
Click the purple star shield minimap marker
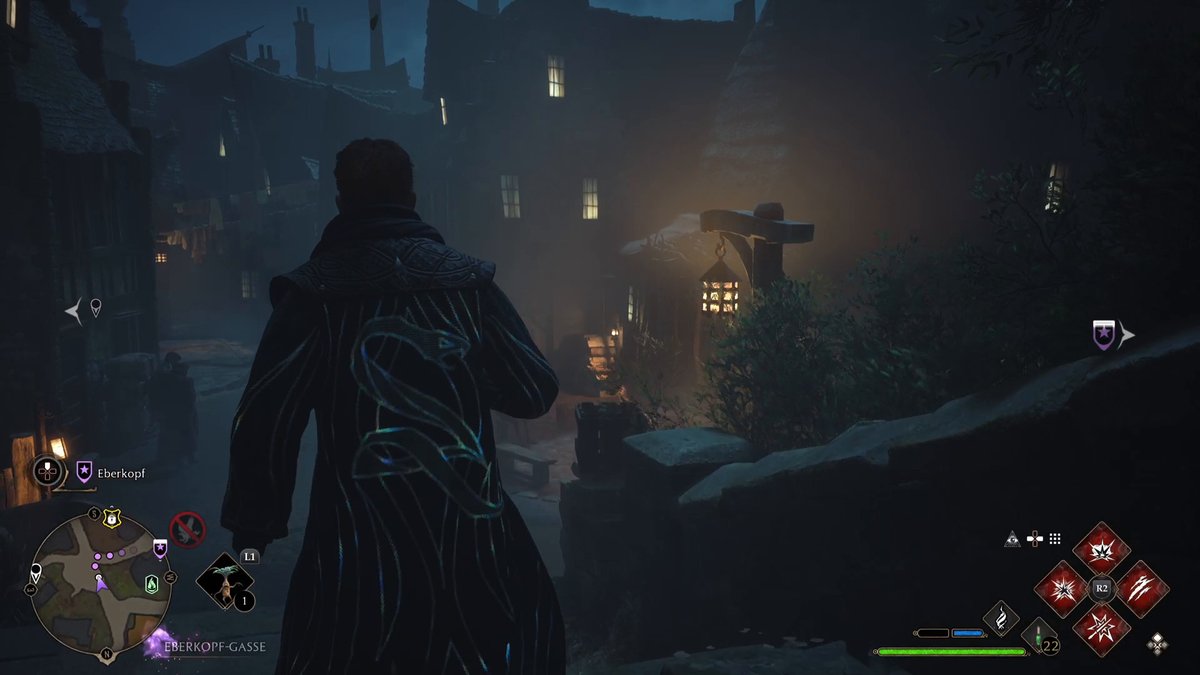coord(159,547)
